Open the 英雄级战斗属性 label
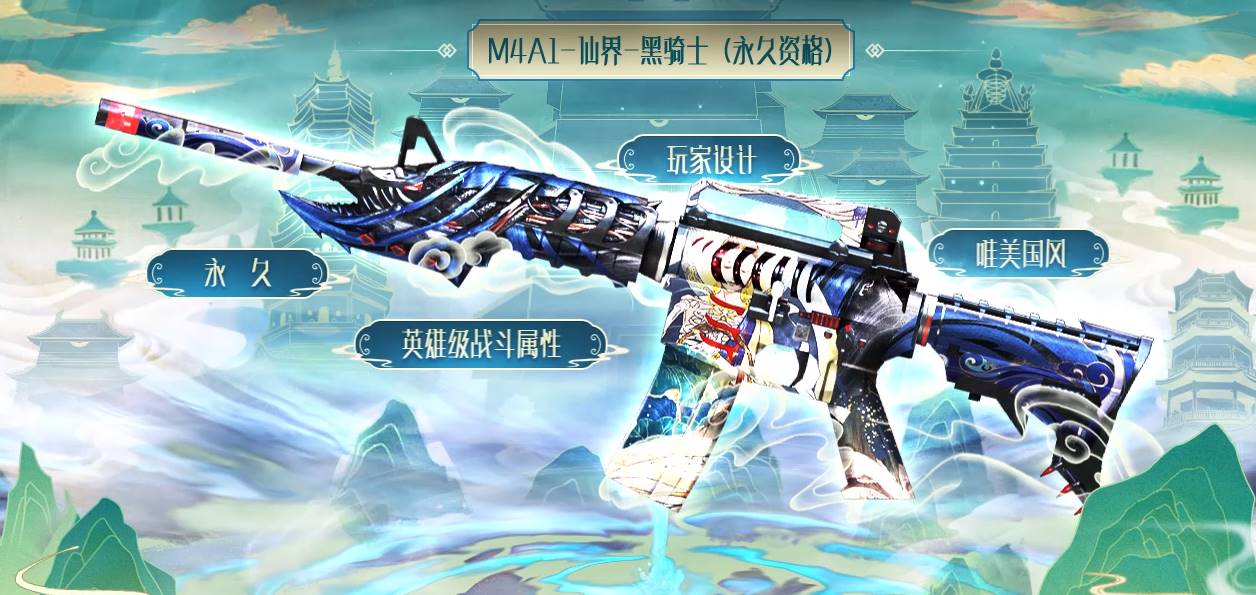Image resolution: width=1256 pixels, height=595 pixels. click(x=480, y=344)
